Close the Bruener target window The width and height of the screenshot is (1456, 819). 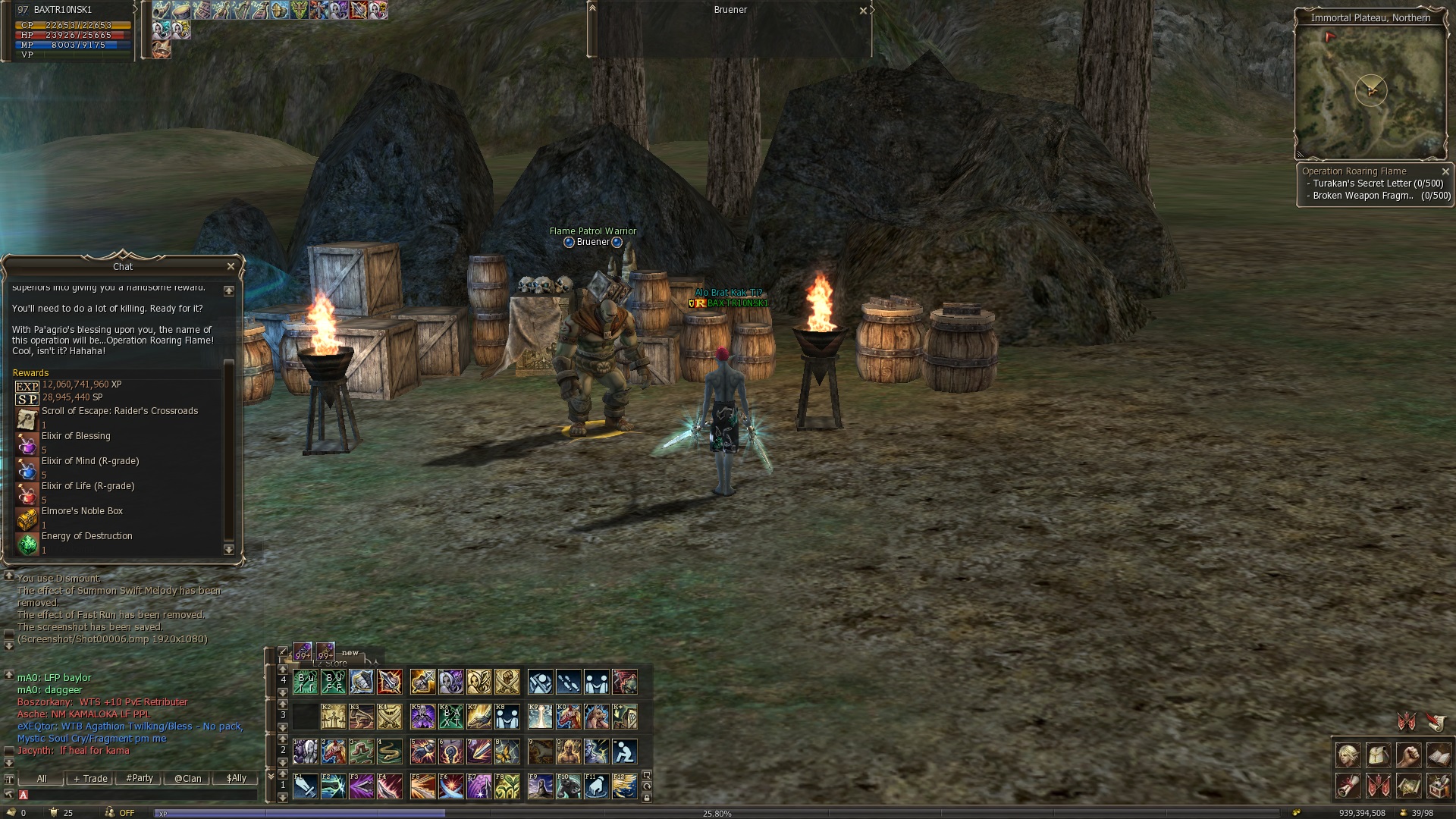tap(863, 11)
